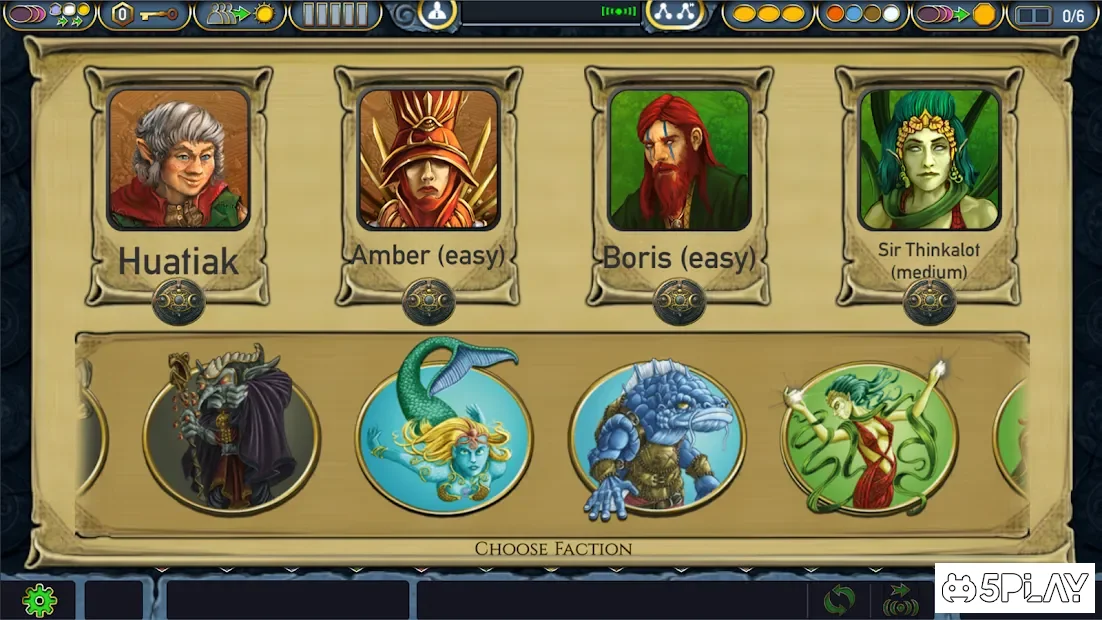1102x620 pixels.
Task: Select Huatiak's player portrait
Action: pyautogui.click(x=178, y=159)
